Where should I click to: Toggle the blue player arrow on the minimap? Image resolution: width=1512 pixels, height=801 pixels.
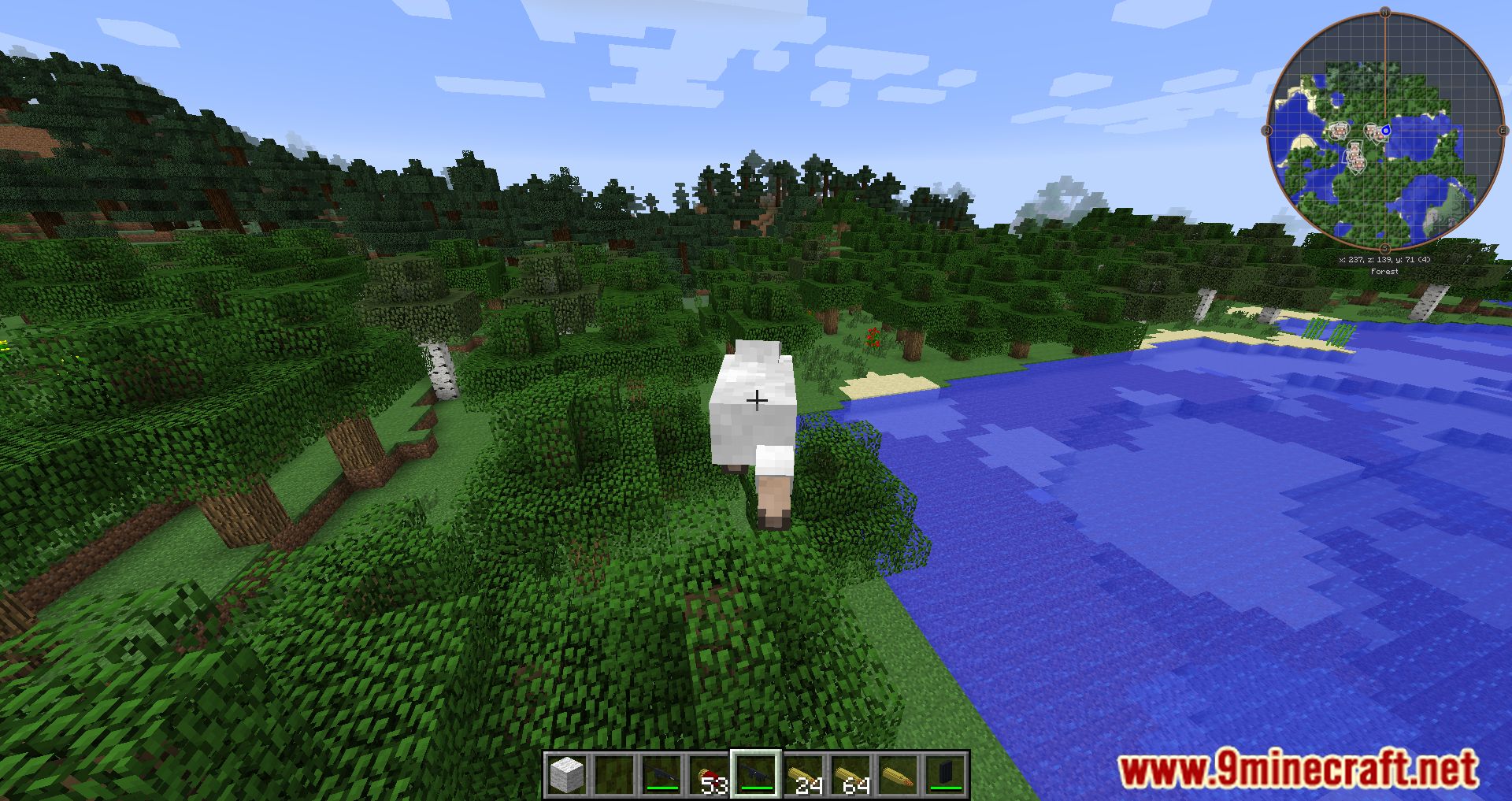click(x=1386, y=131)
